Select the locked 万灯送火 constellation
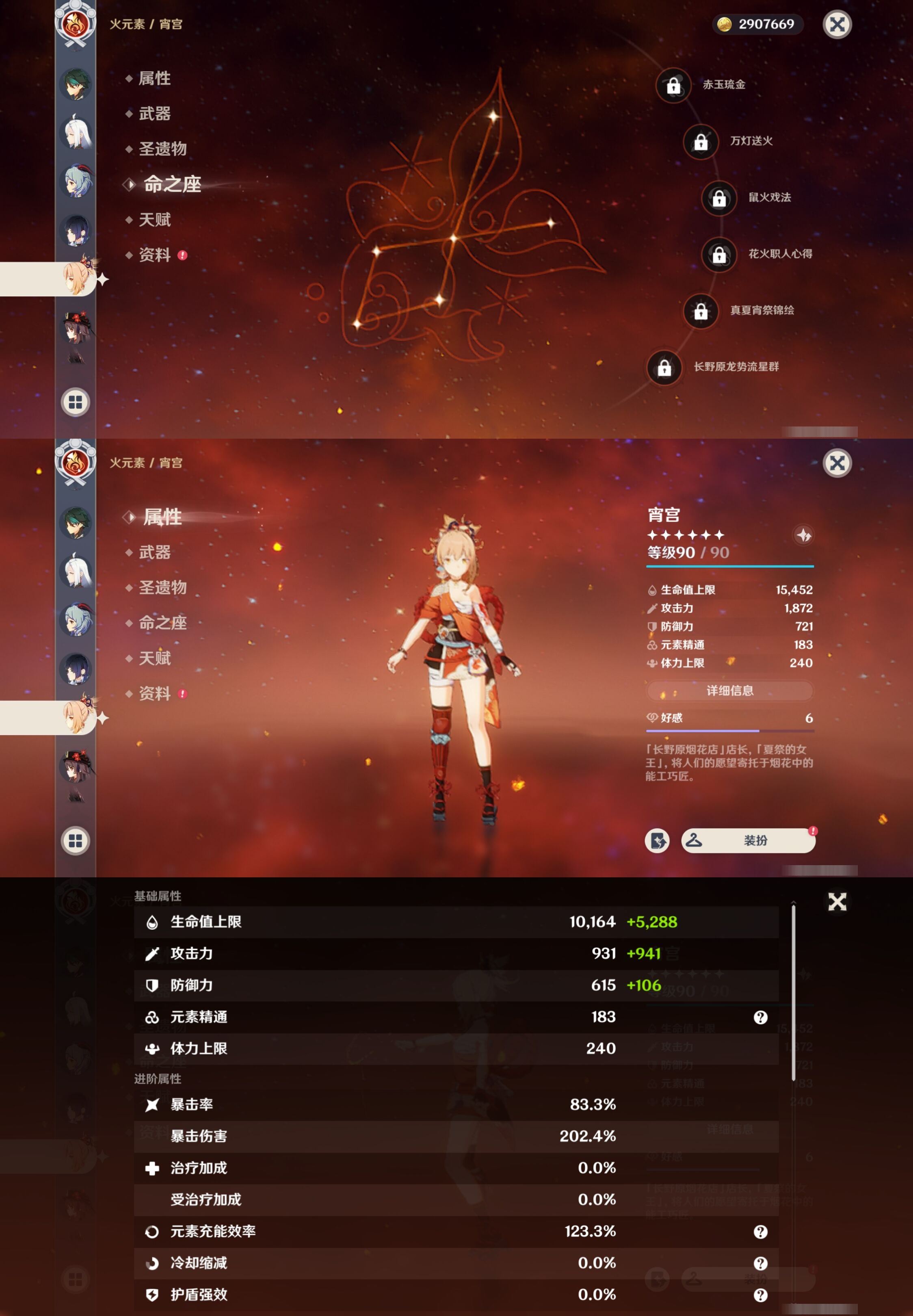The height and width of the screenshot is (1316, 913). (x=701, y=142)
